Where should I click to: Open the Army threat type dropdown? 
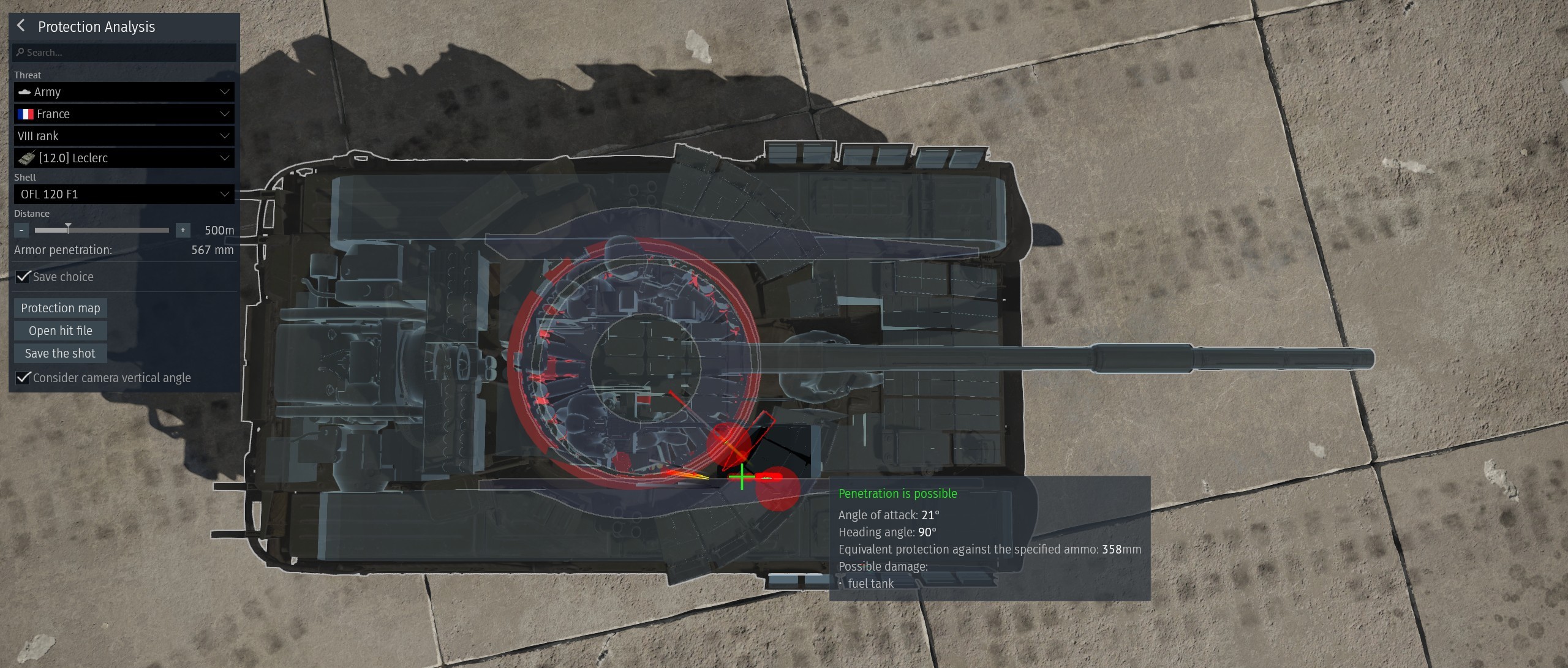(x=124, y=92)
